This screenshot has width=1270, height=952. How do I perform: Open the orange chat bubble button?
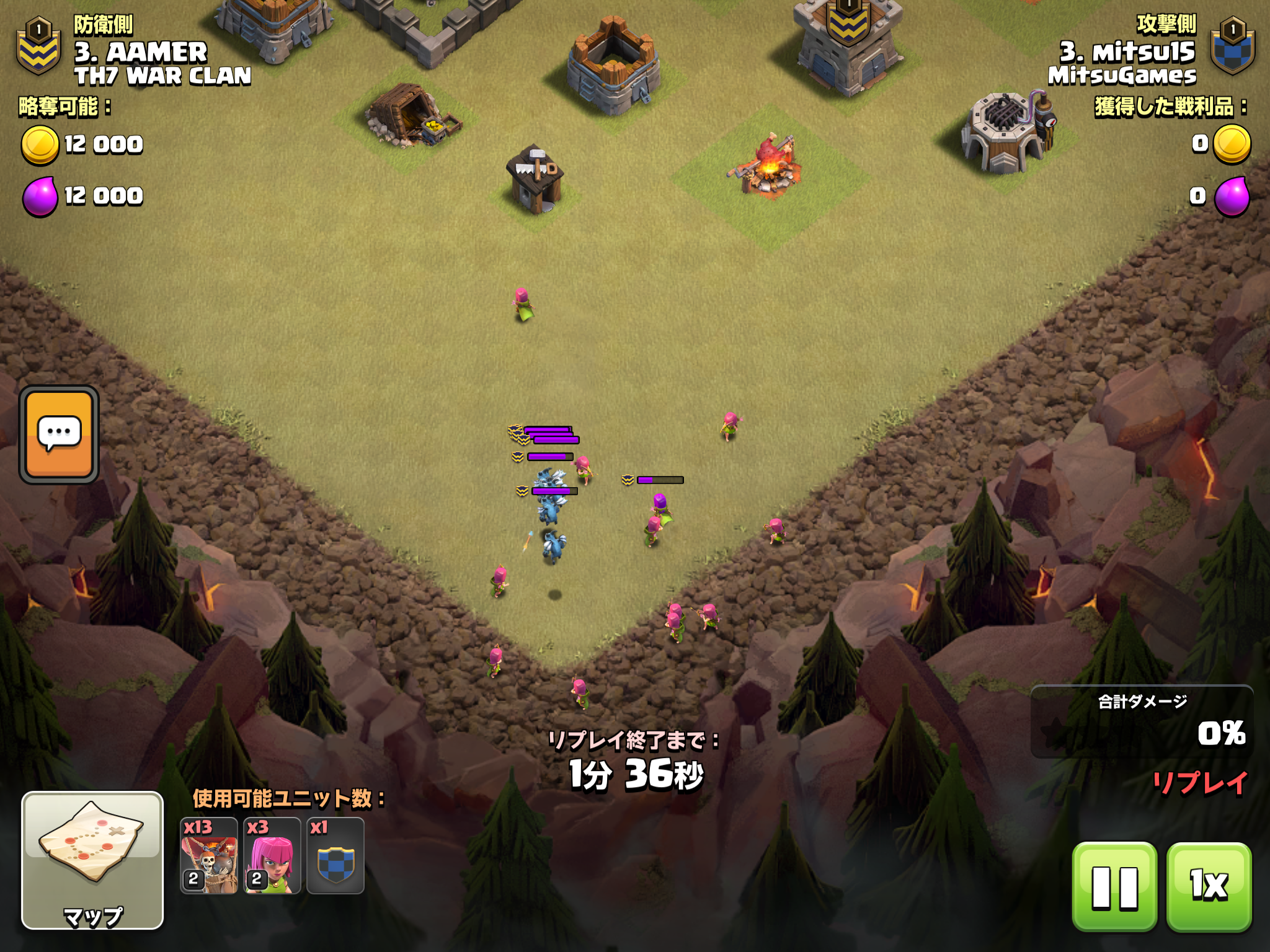59,434
